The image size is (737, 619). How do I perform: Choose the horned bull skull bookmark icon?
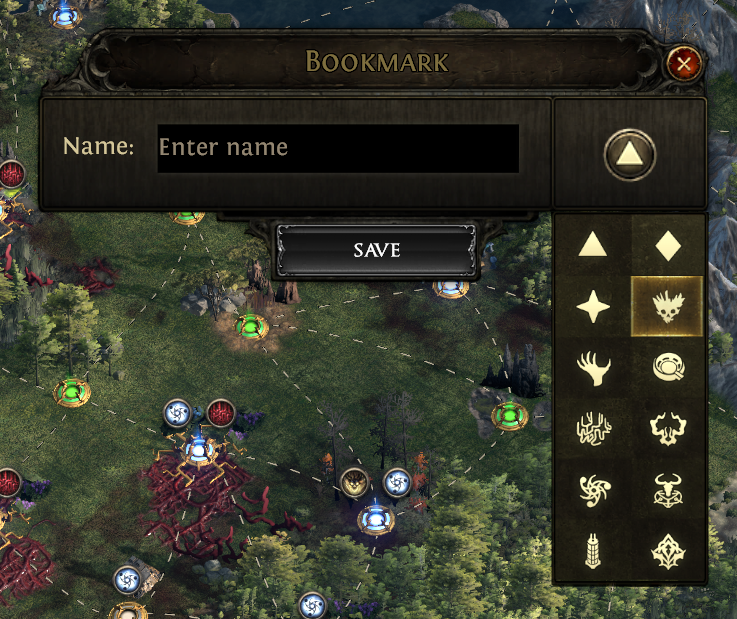pos(668,490)
